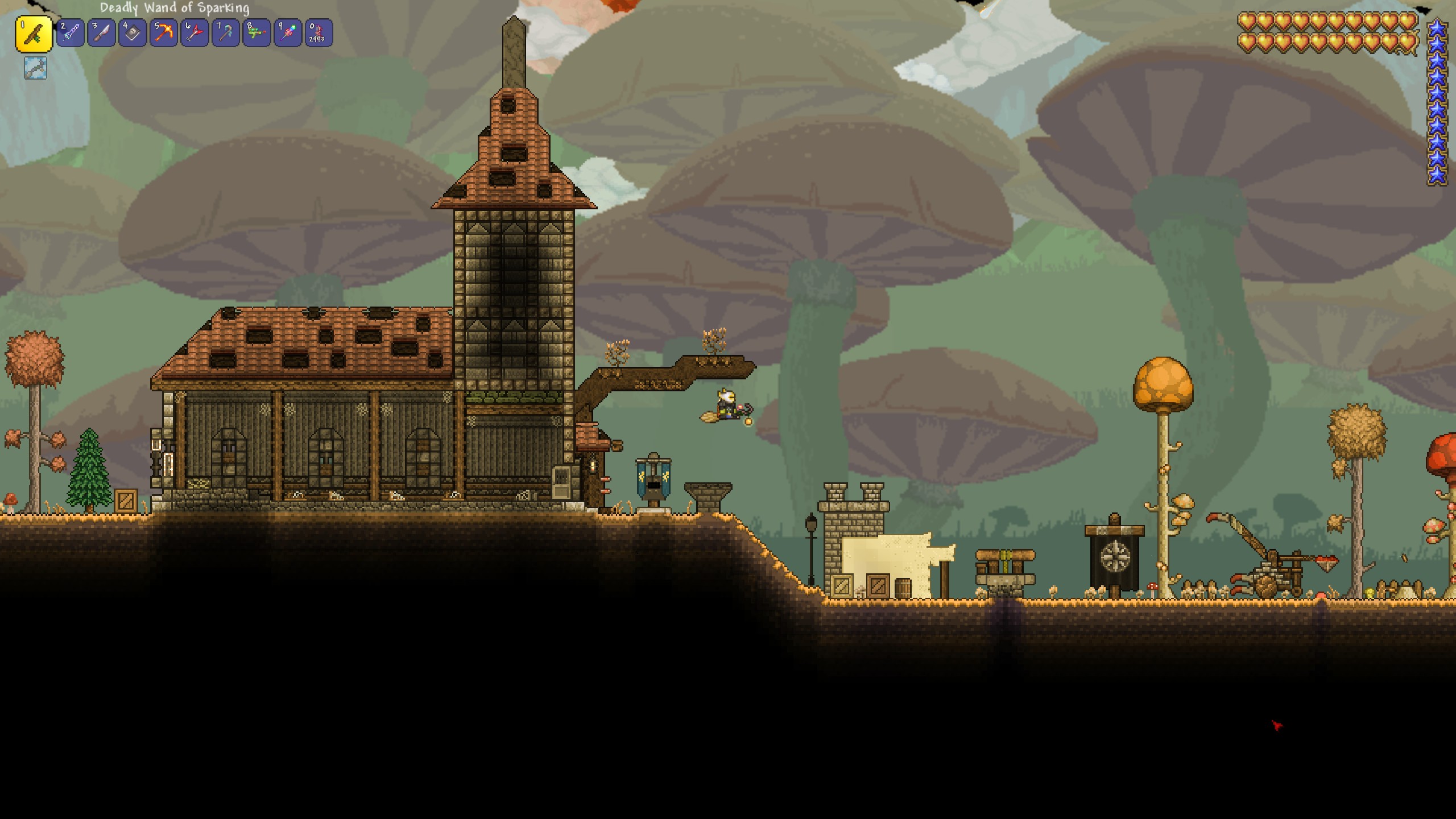
Task: Select the red bat scepter in slot 6
Action: point(195,34)
